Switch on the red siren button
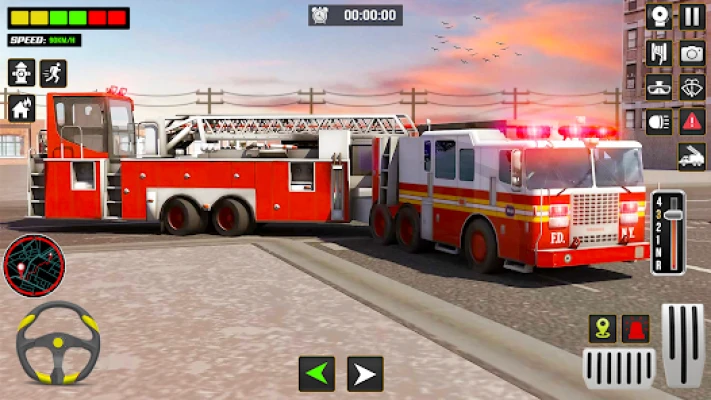The width and height of the screenshot is (711, 400). point(635,328)
